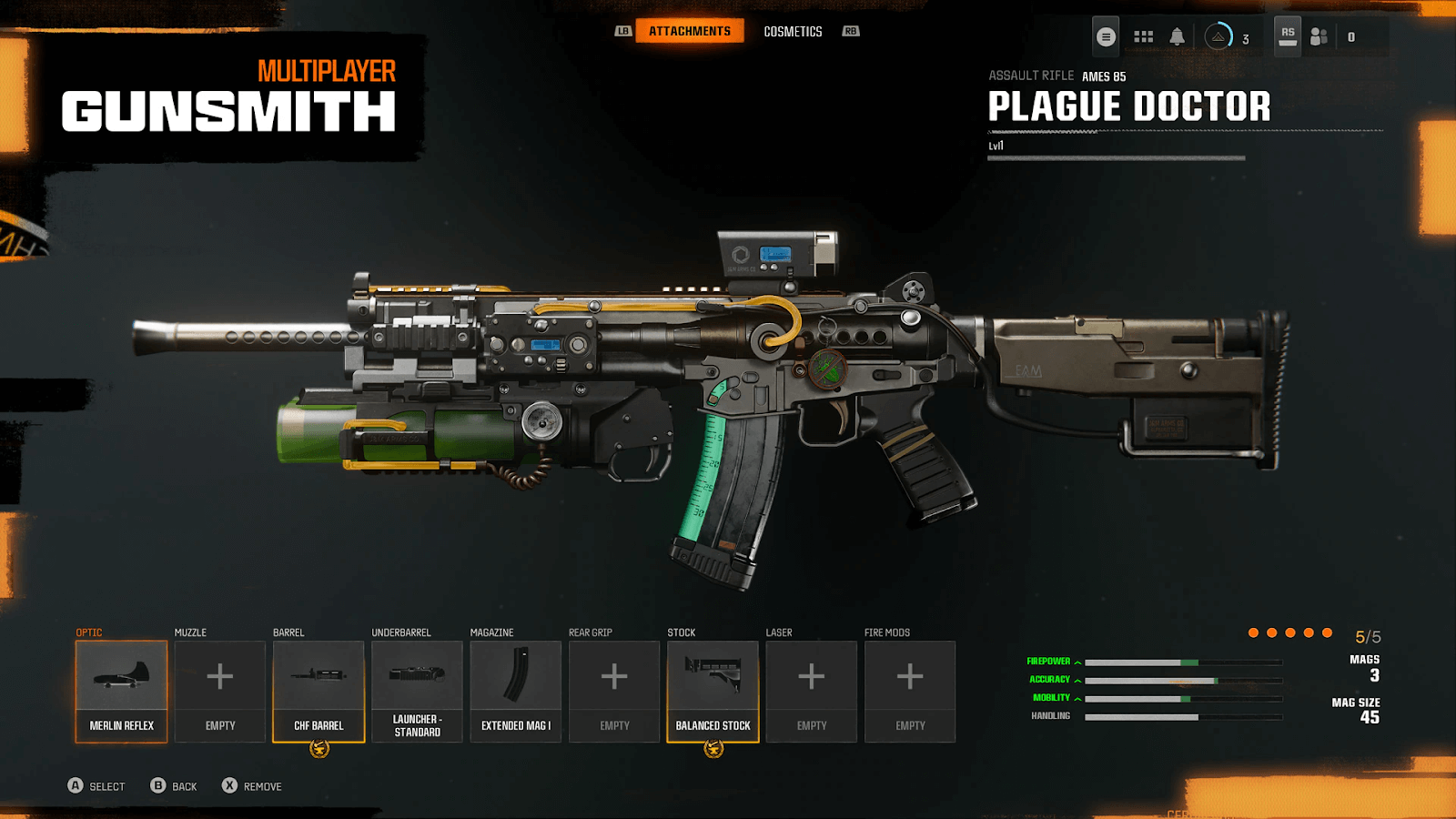
Task: Add an attachment to Rear Grip slot
Action: [614, 691]
